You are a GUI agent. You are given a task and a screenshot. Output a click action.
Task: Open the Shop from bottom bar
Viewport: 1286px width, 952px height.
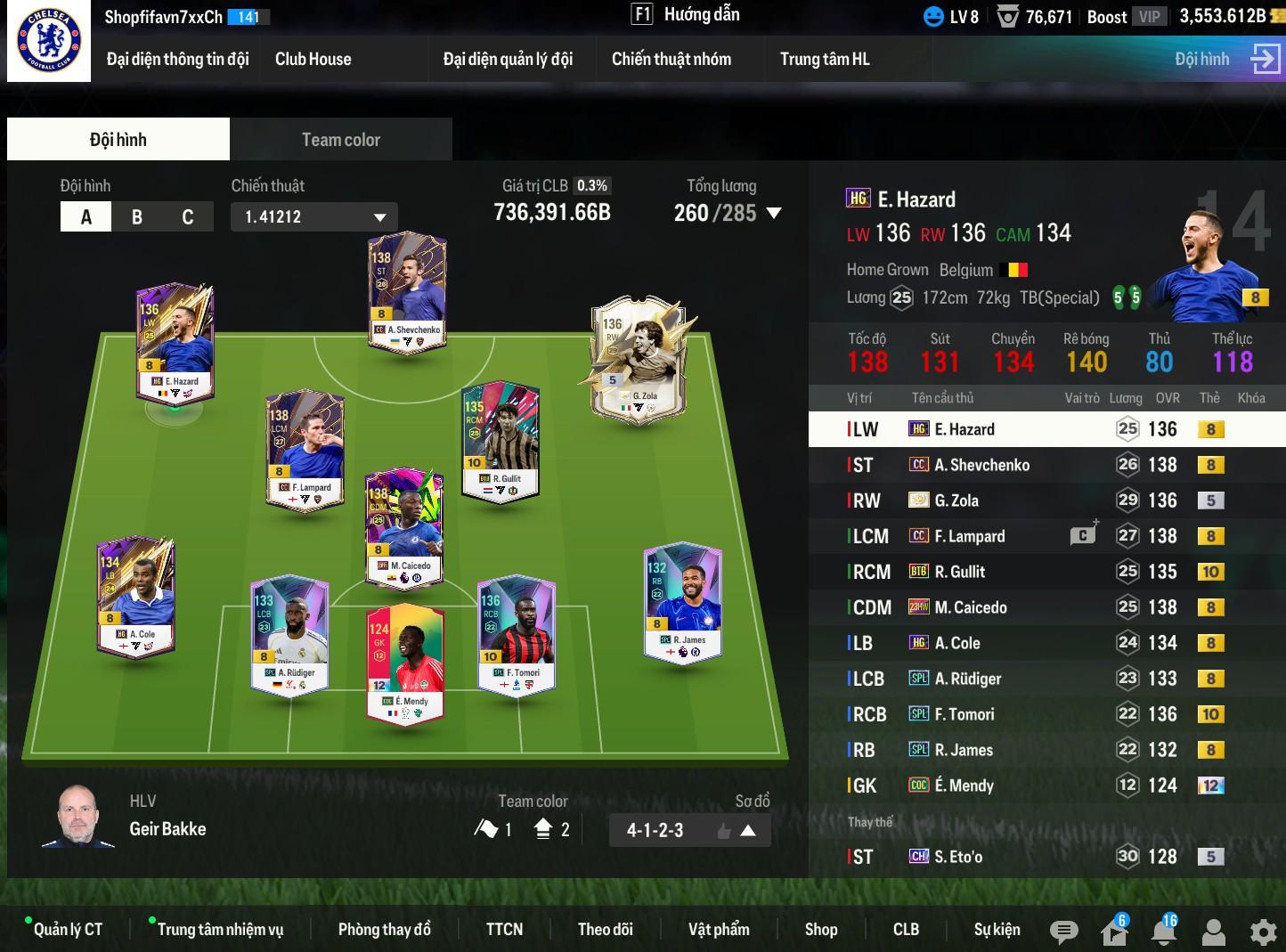pyautogui.click(x=820, y=930)
